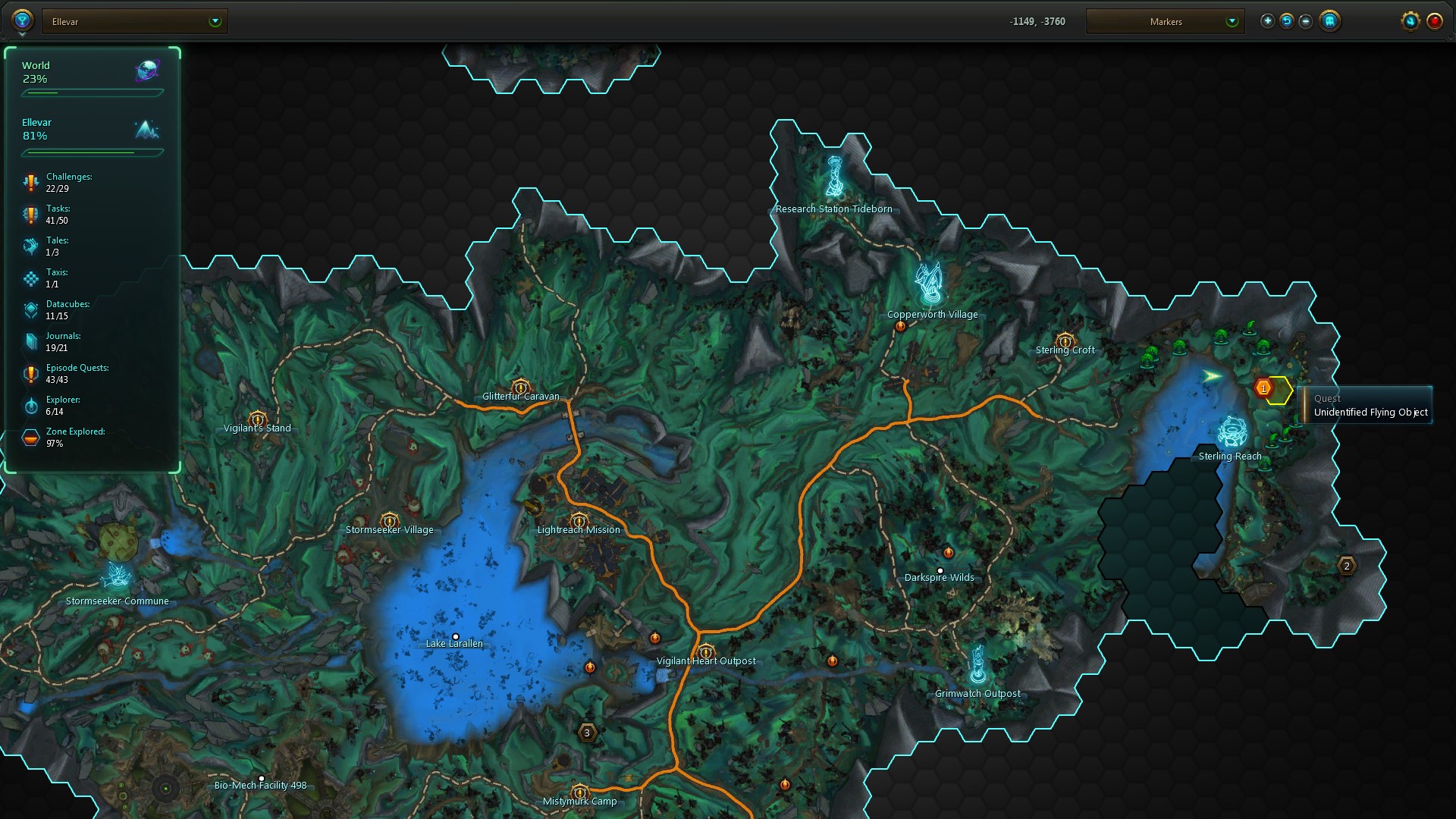Close the map with the red button
Image resolution: width=1456 pixels, height=819 pixels.
point(1434,21)
